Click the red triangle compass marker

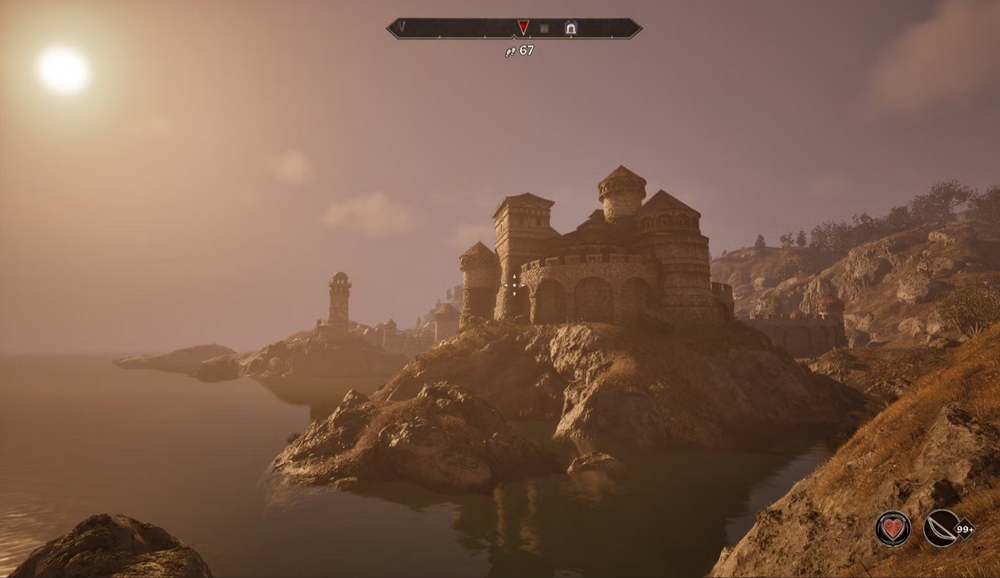523,28
